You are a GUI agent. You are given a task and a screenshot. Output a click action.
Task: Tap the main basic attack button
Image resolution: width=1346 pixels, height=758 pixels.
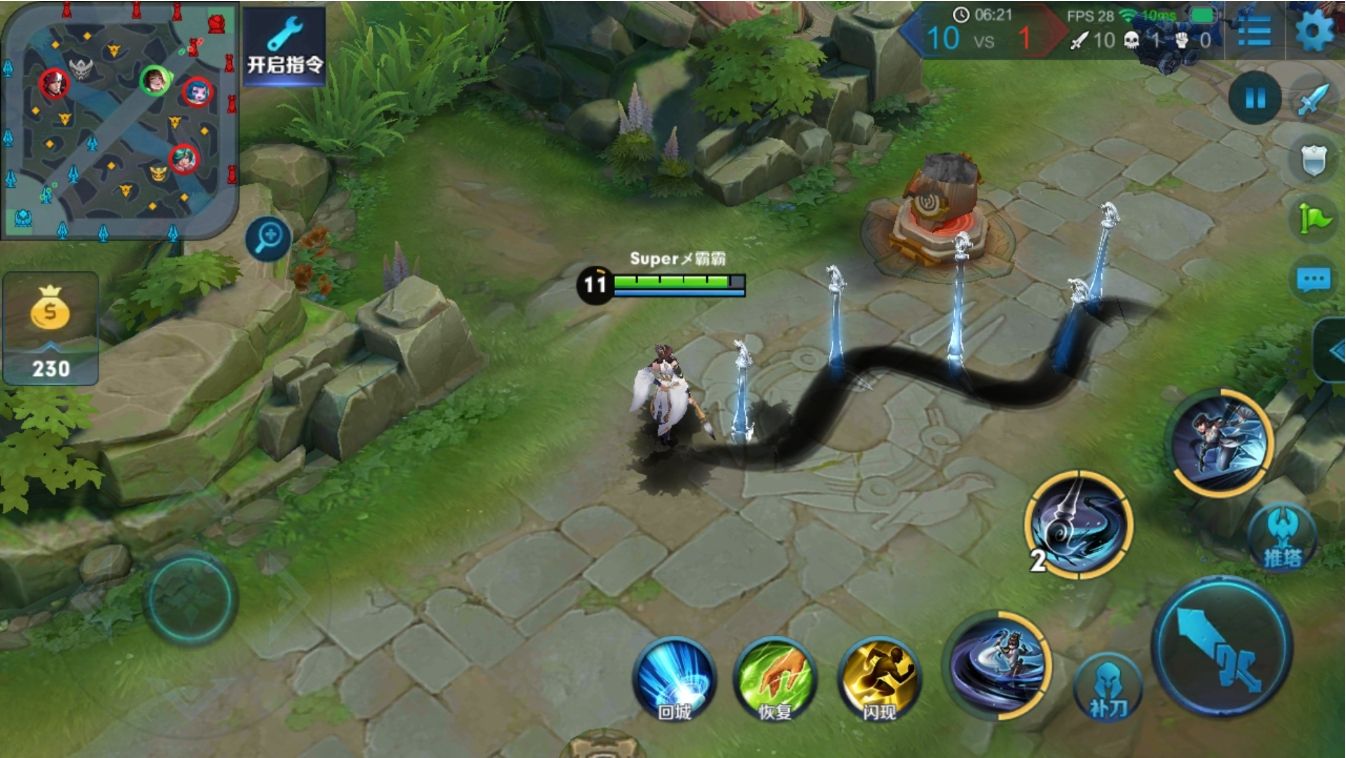[1222, 646]
